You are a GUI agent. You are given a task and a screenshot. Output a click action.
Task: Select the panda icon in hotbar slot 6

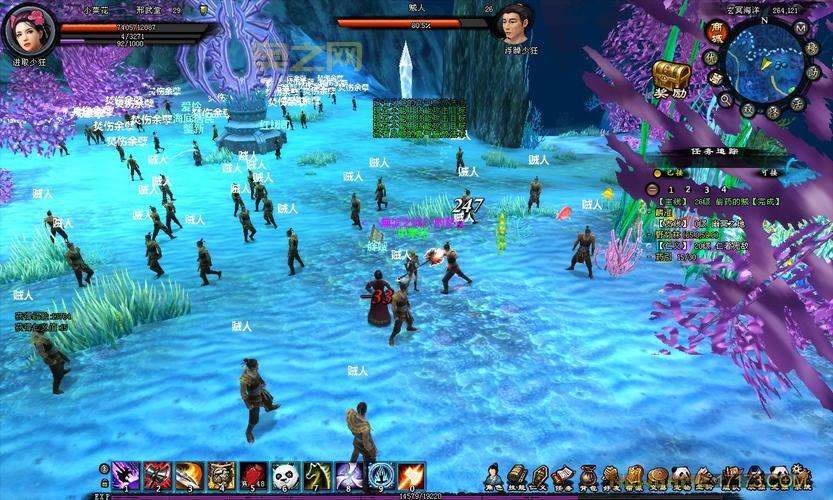pyautogui.click(x=285, y=475)
